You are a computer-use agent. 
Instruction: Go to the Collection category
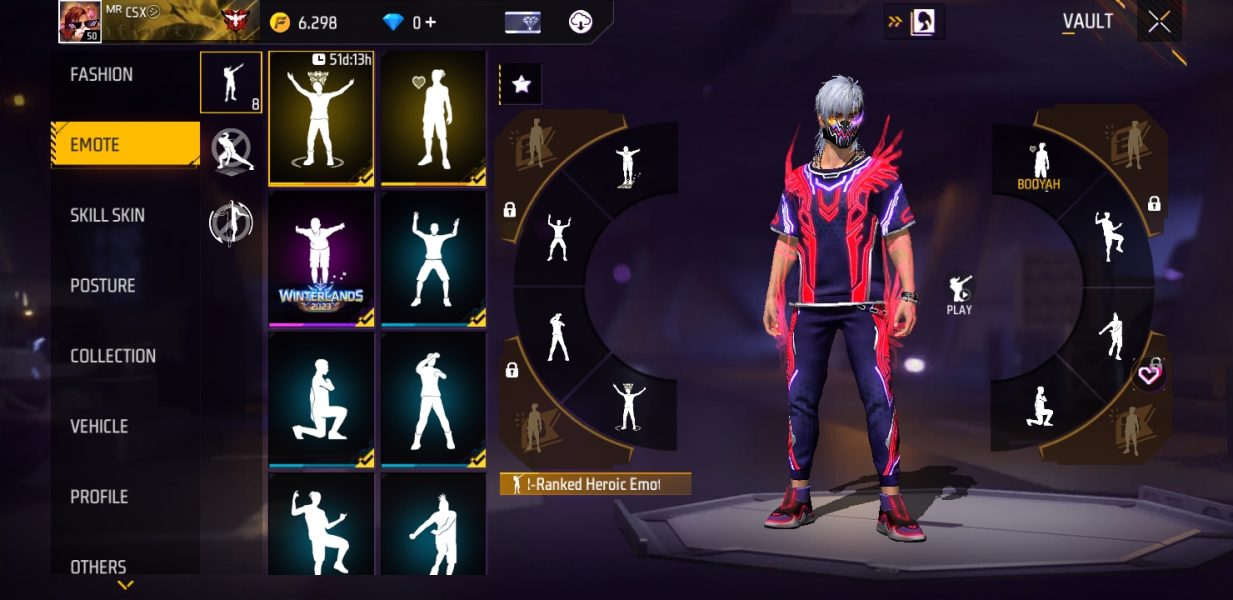[112, 356]
